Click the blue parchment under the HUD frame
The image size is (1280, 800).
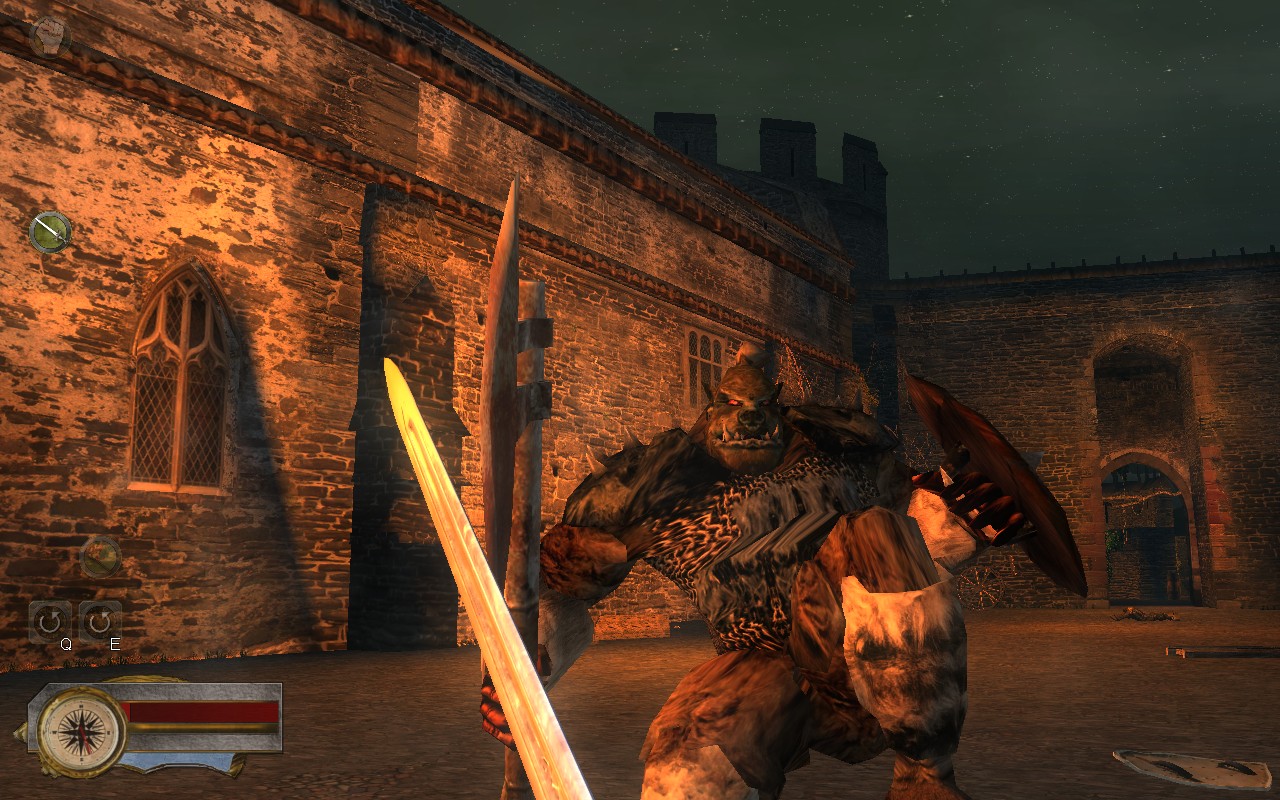pos(176,759)
